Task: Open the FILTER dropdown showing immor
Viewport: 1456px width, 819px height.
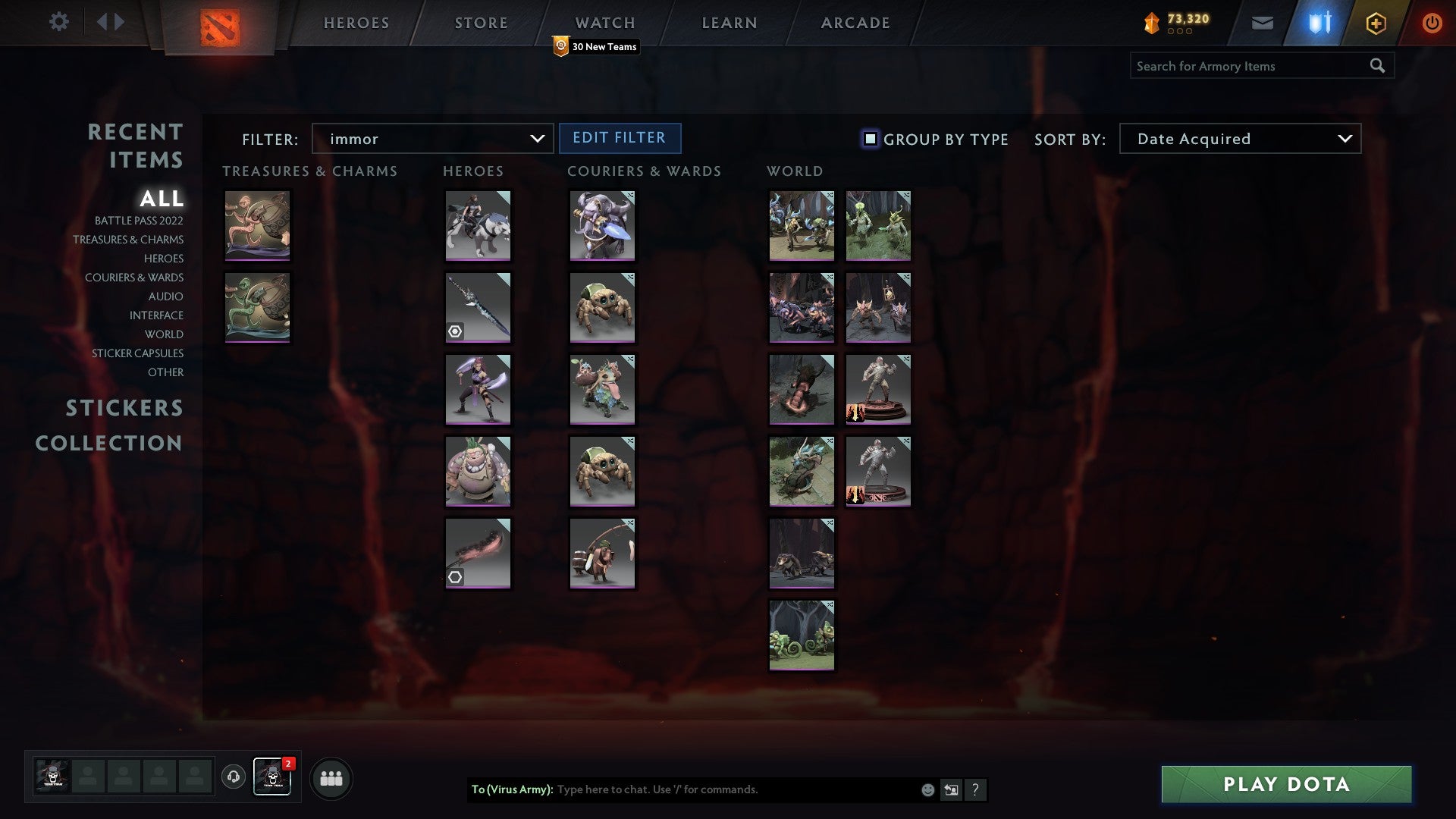Action: tap(432, 139)
